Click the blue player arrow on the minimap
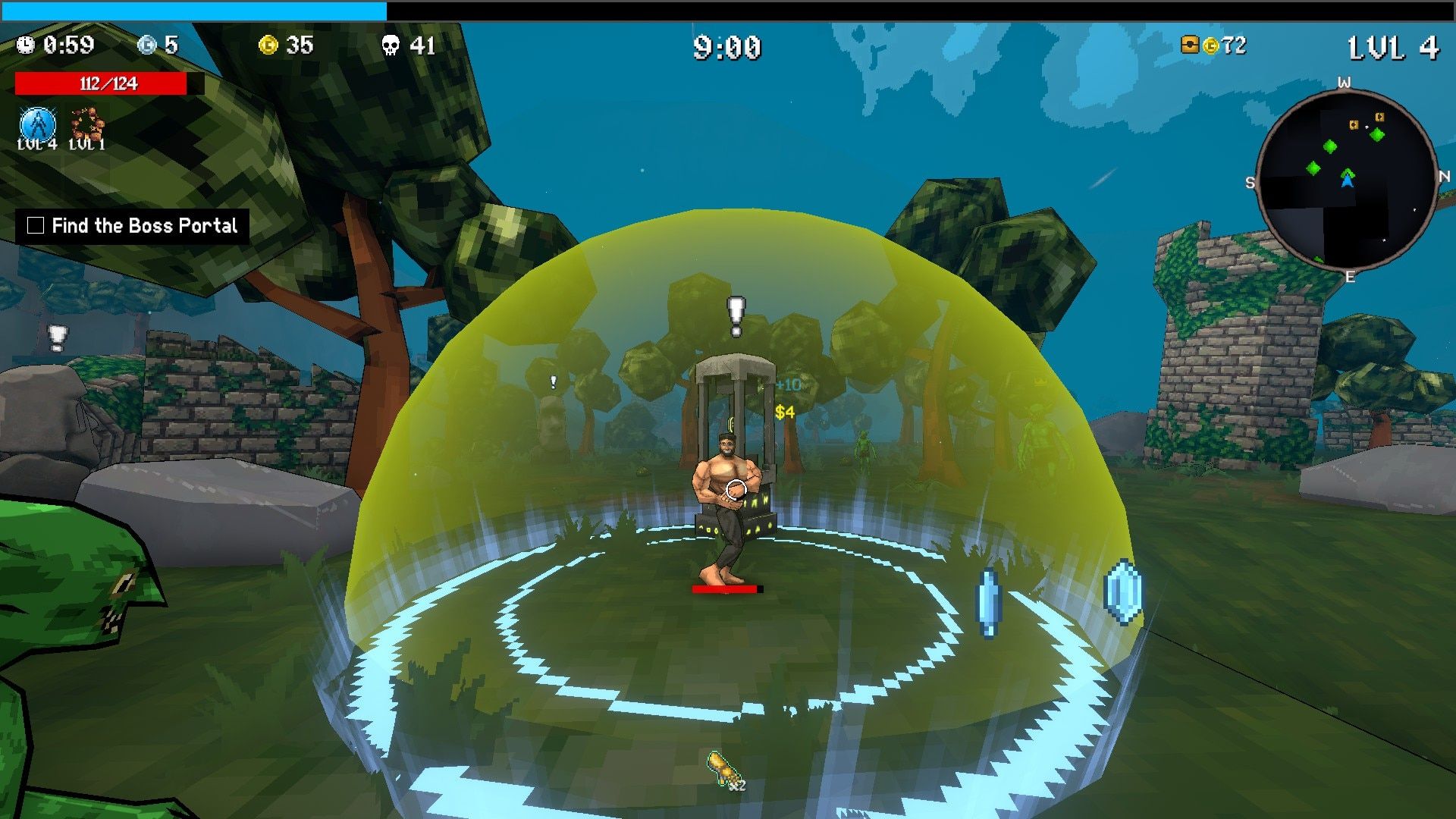 coord(1347,180)
